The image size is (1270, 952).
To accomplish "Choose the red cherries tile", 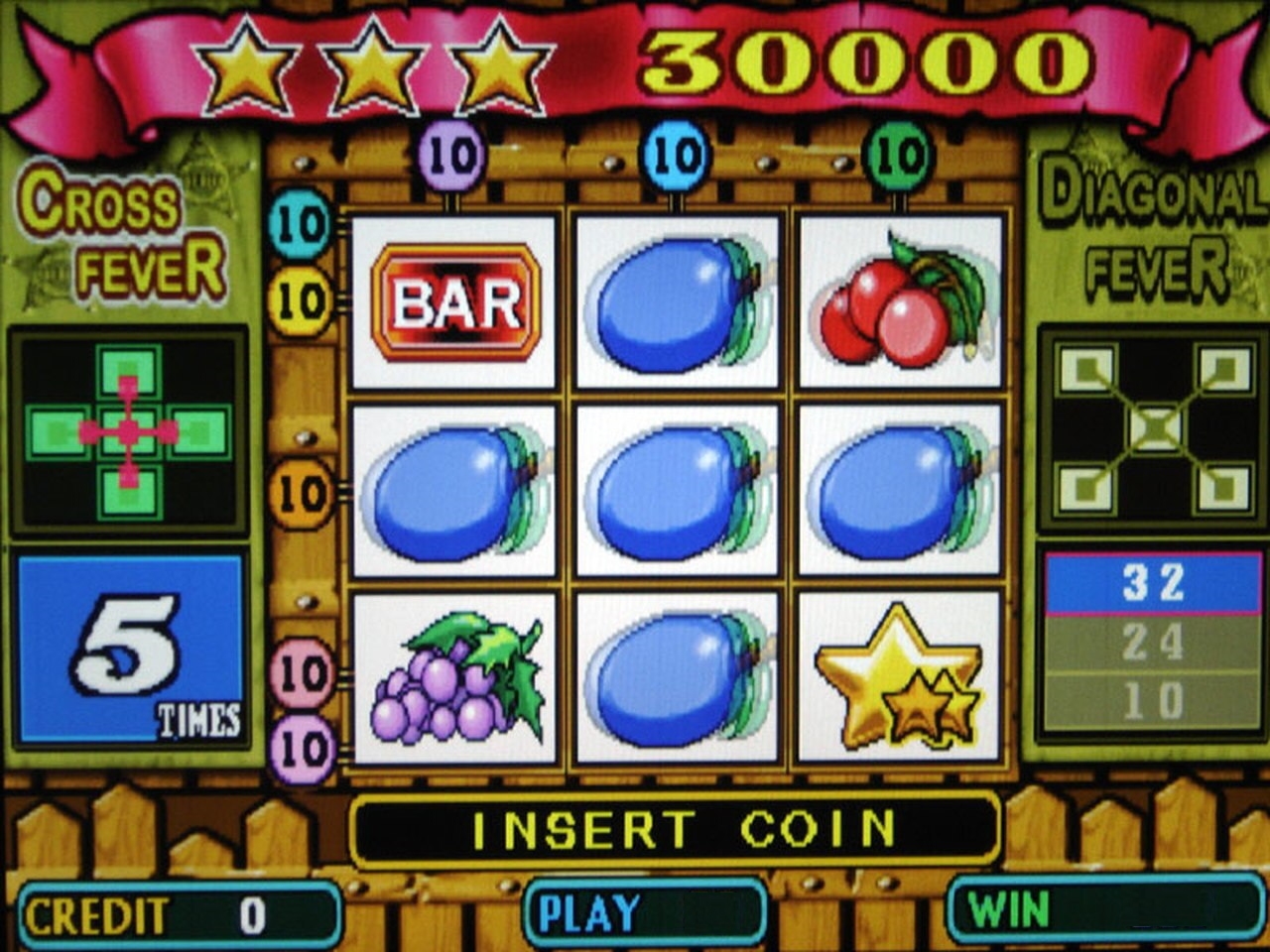I will (899, 302).
